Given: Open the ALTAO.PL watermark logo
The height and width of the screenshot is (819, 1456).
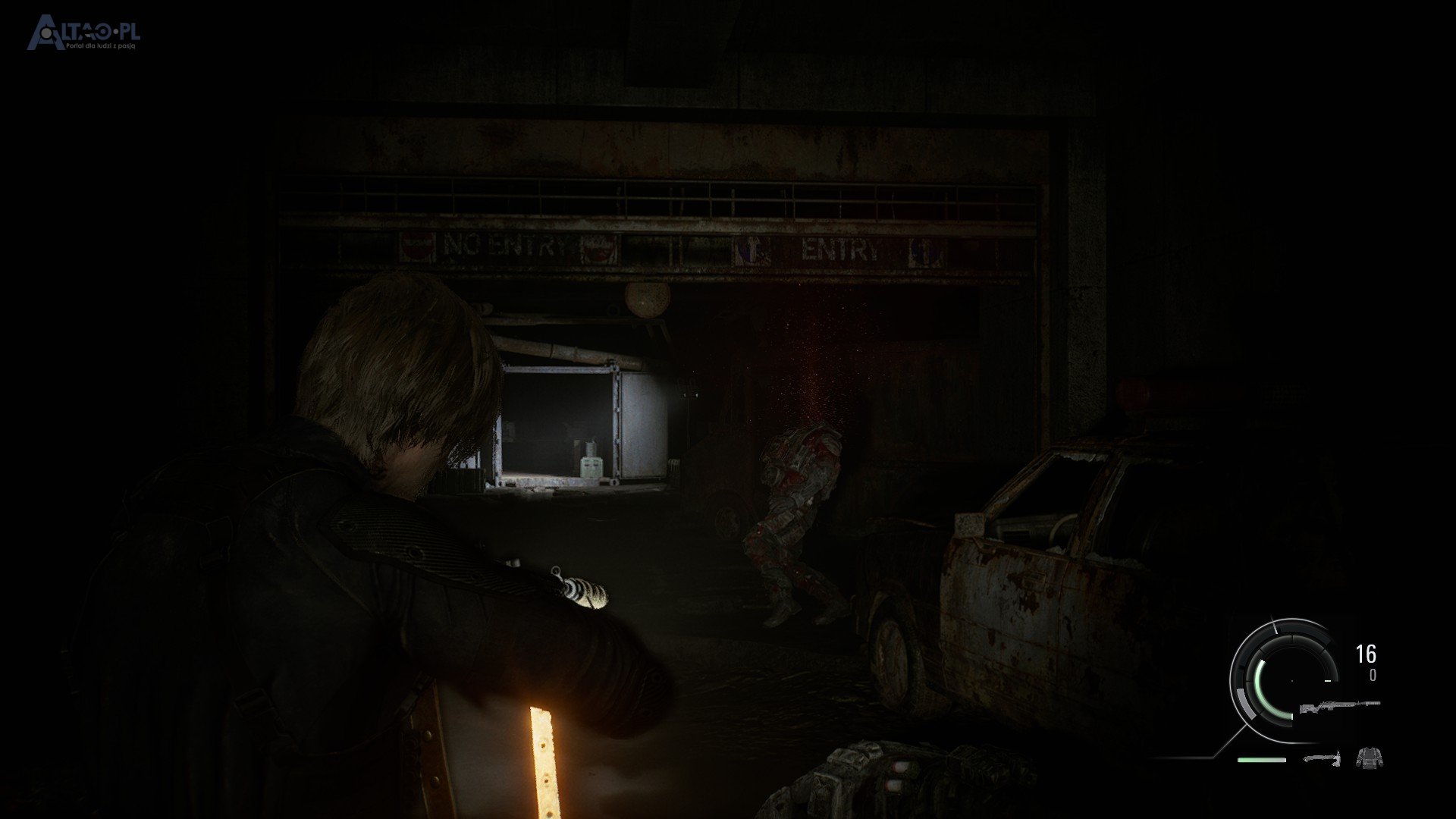Looking at the screenshot, I should pyautogui.click(x=83, y=33).
